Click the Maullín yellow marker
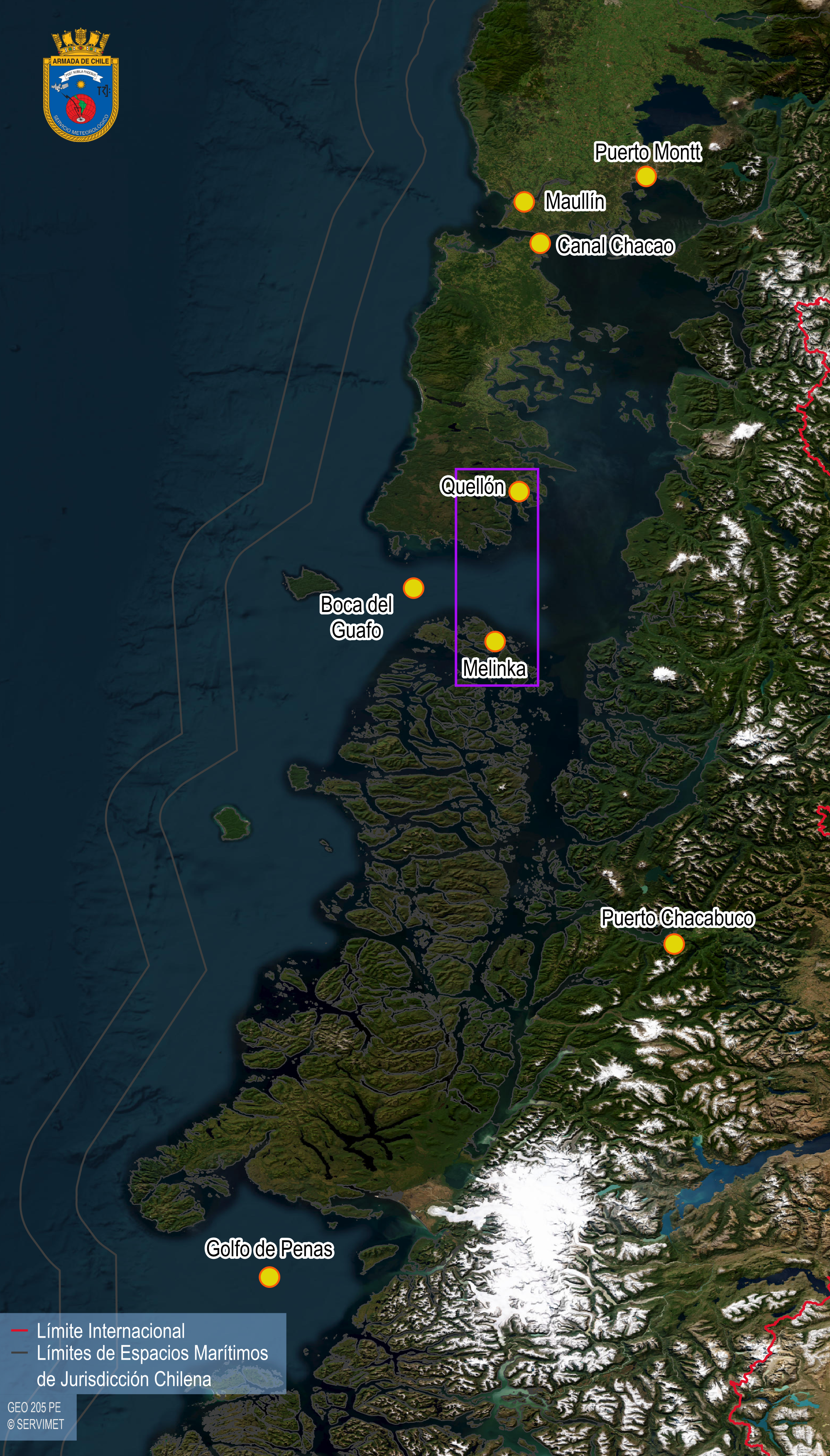Image resolution: width=830 pixels, height=1456 pixels. (x=523, y=202)
